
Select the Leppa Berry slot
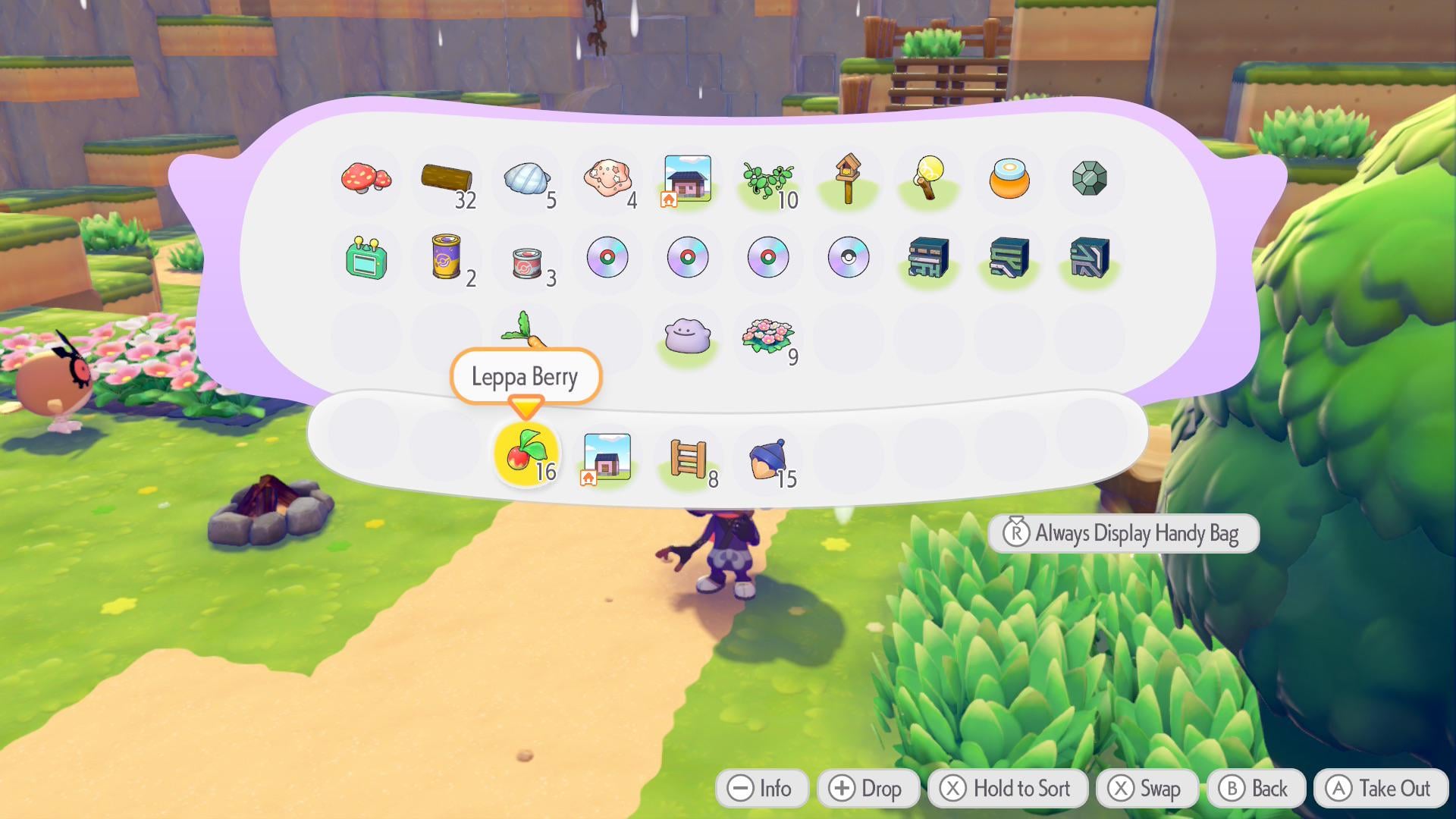[525, 453]
